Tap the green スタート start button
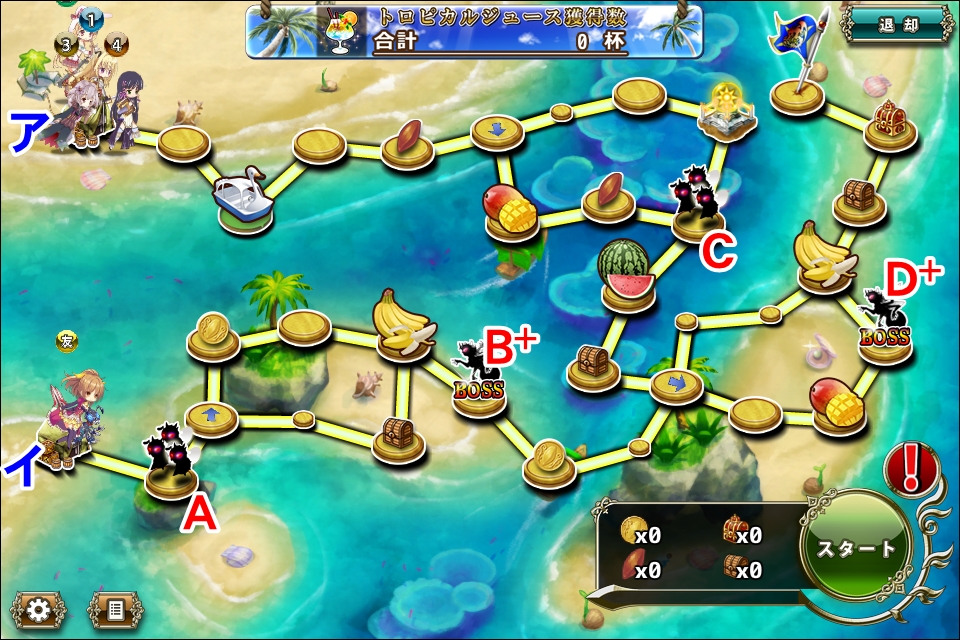Screen dimensions: 960x640 [x=857, y=548]
